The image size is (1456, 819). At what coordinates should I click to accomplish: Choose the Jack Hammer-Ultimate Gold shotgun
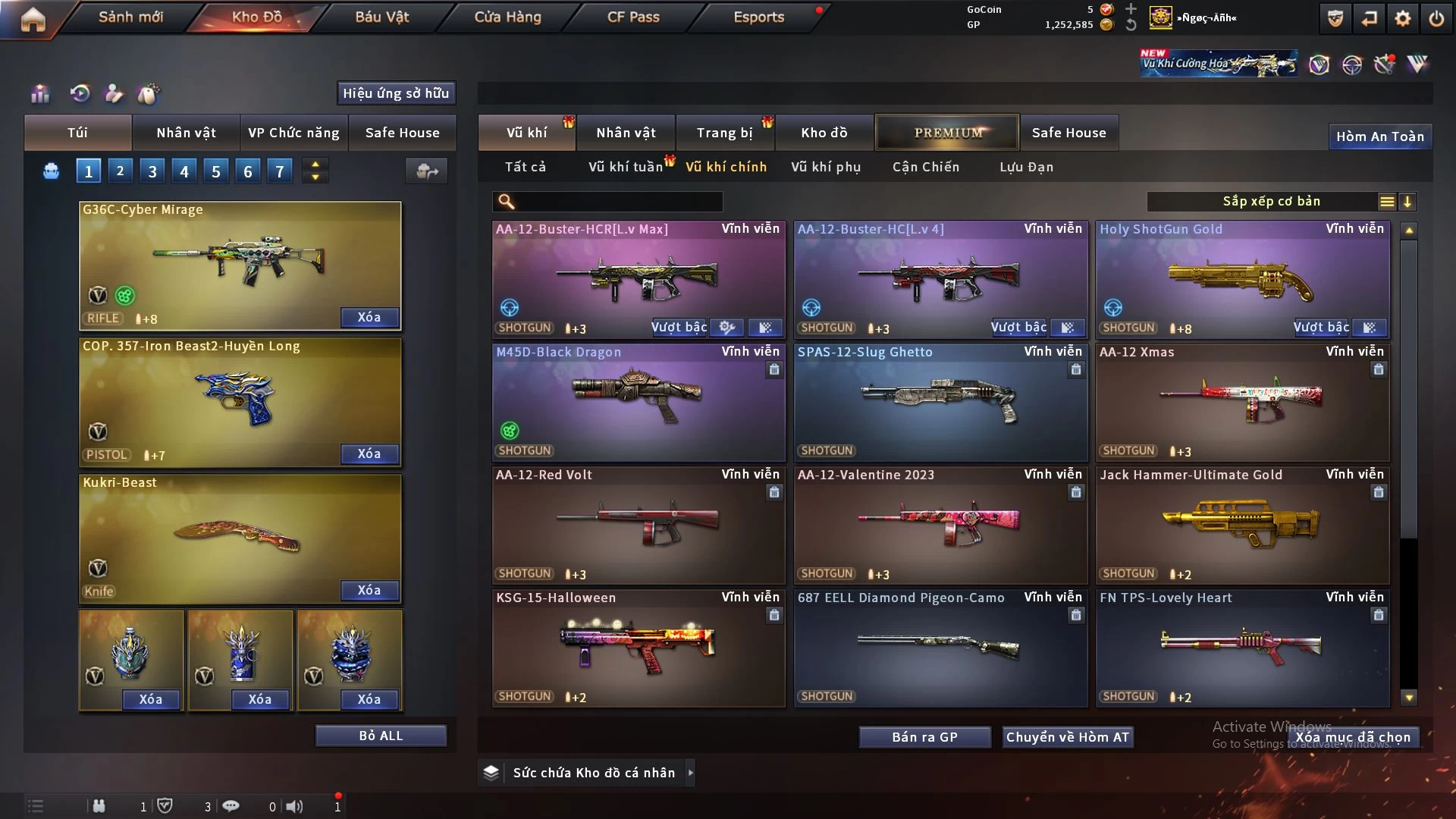[1242, 525]
